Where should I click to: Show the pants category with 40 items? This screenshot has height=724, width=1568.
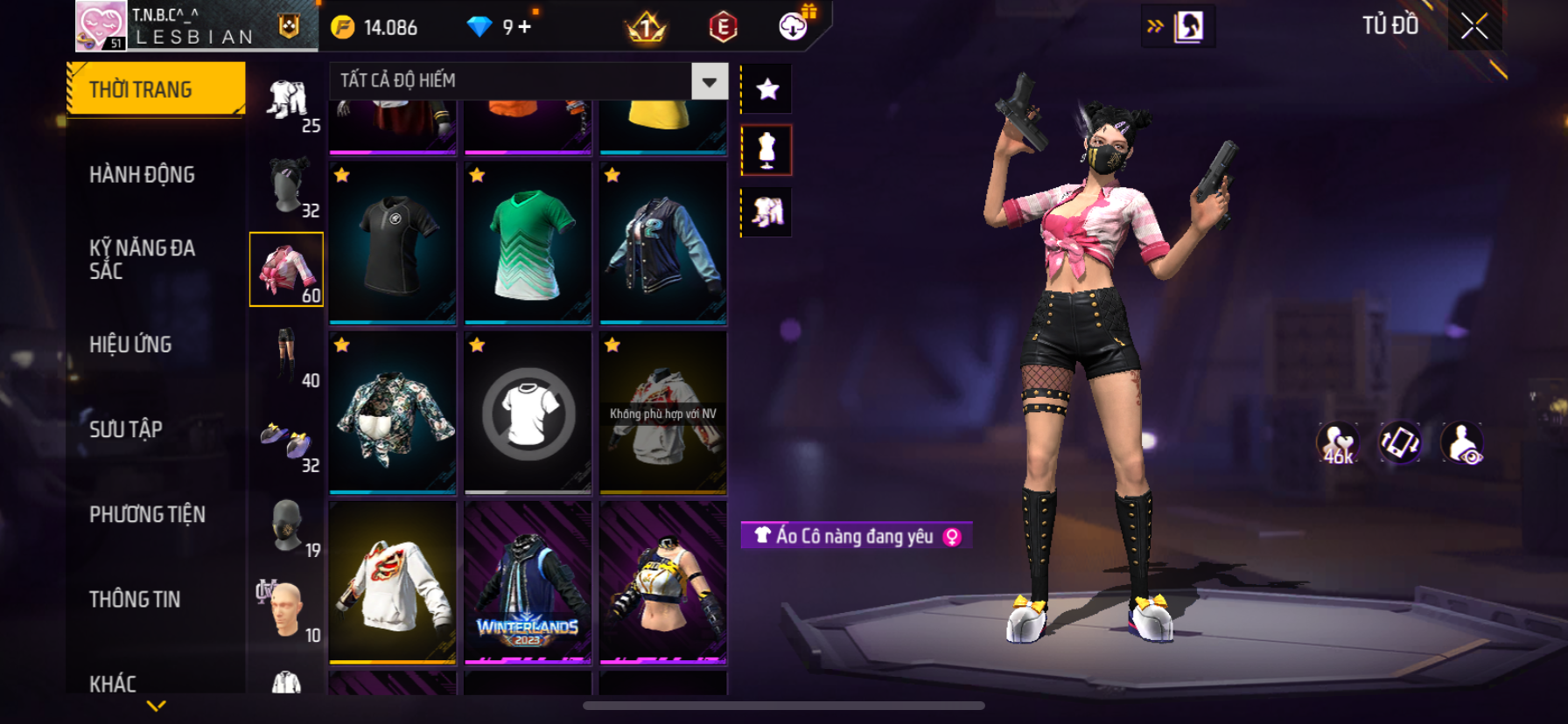(287, 356)
